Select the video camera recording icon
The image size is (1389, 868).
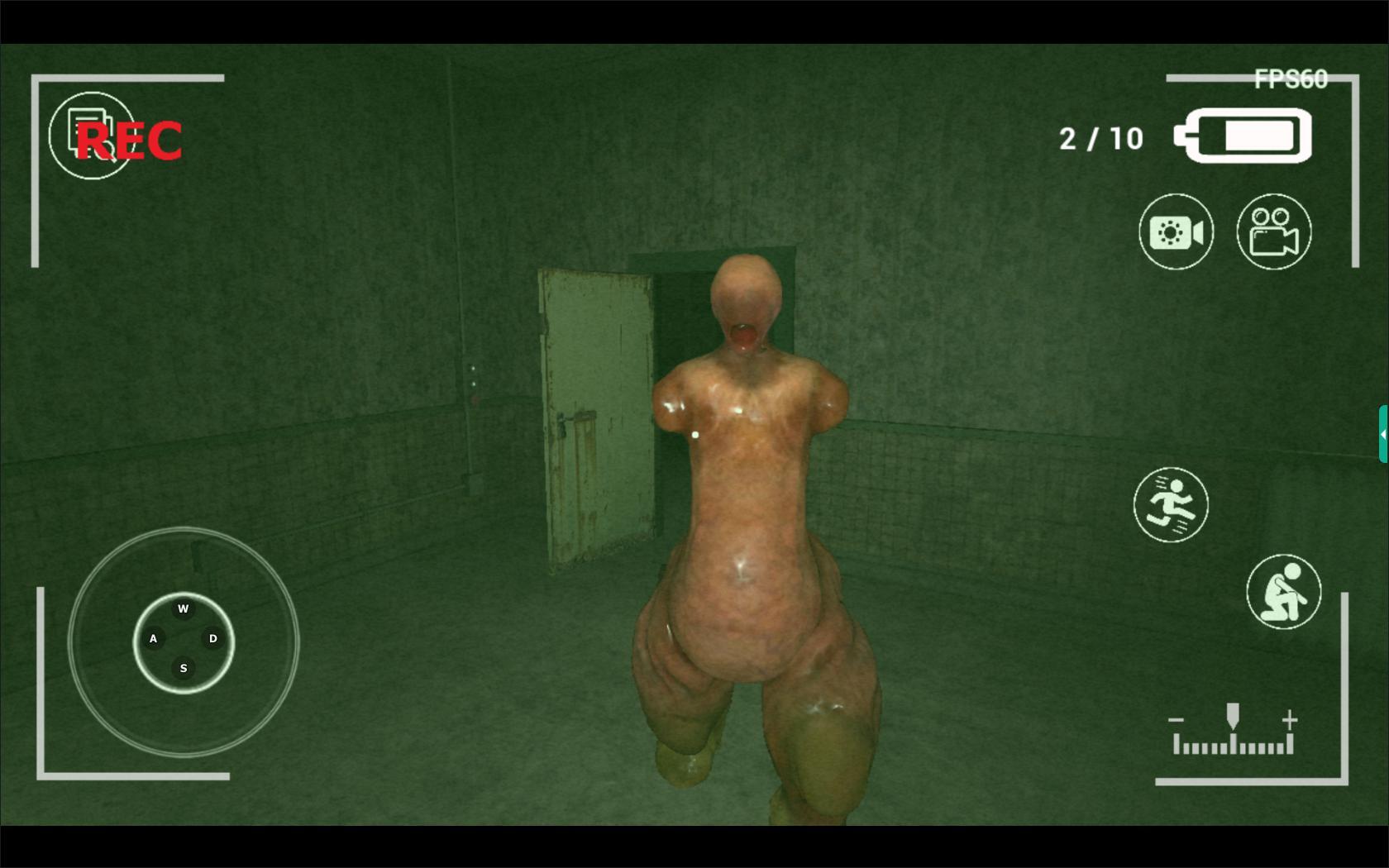(1273, 232)
